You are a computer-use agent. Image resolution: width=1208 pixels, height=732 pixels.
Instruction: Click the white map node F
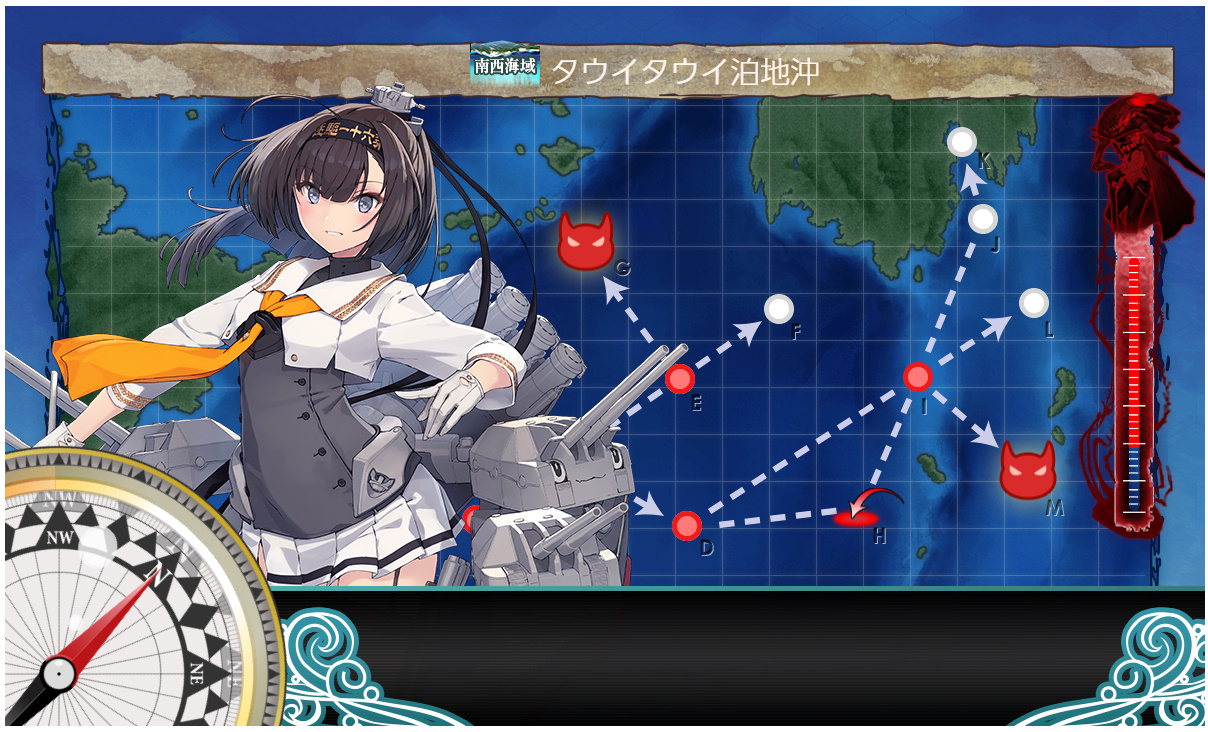pyautogui.click(x=778, y=309)
